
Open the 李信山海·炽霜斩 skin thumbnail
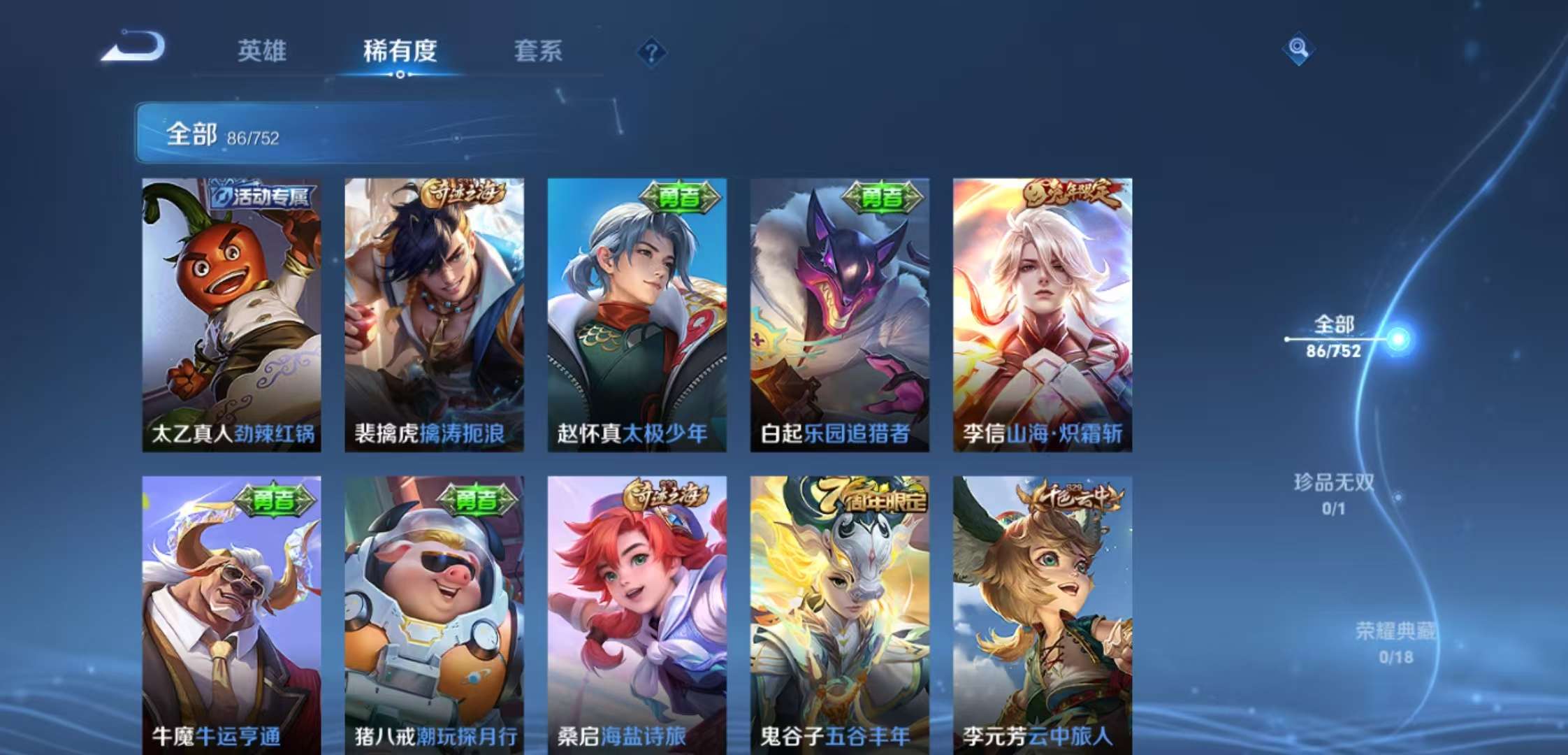[x=1043, y=315]
